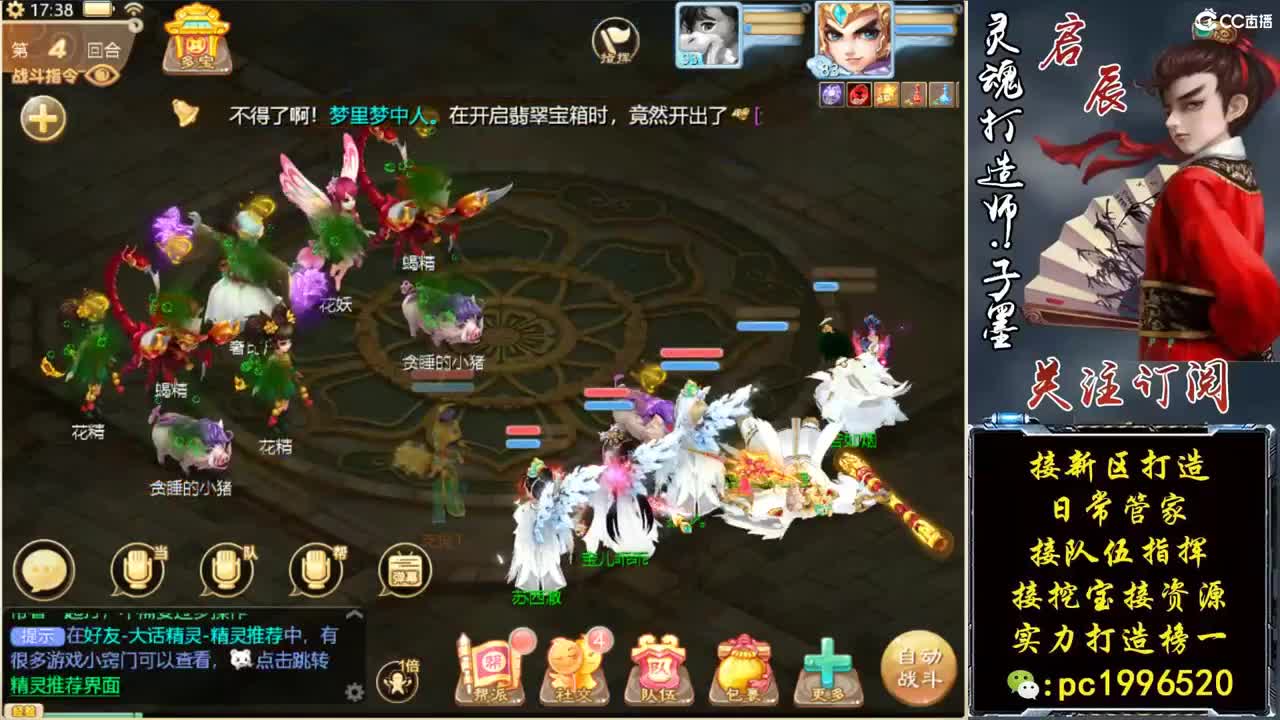Click the 提示 system tip label
The width and height of the screenshot is (1280, 720).
point(36,638)
